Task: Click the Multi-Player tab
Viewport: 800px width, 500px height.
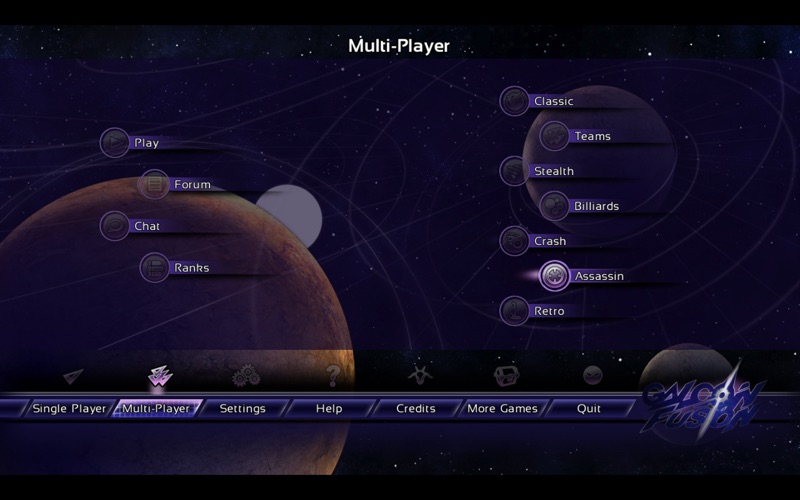Action: point(156,408)
